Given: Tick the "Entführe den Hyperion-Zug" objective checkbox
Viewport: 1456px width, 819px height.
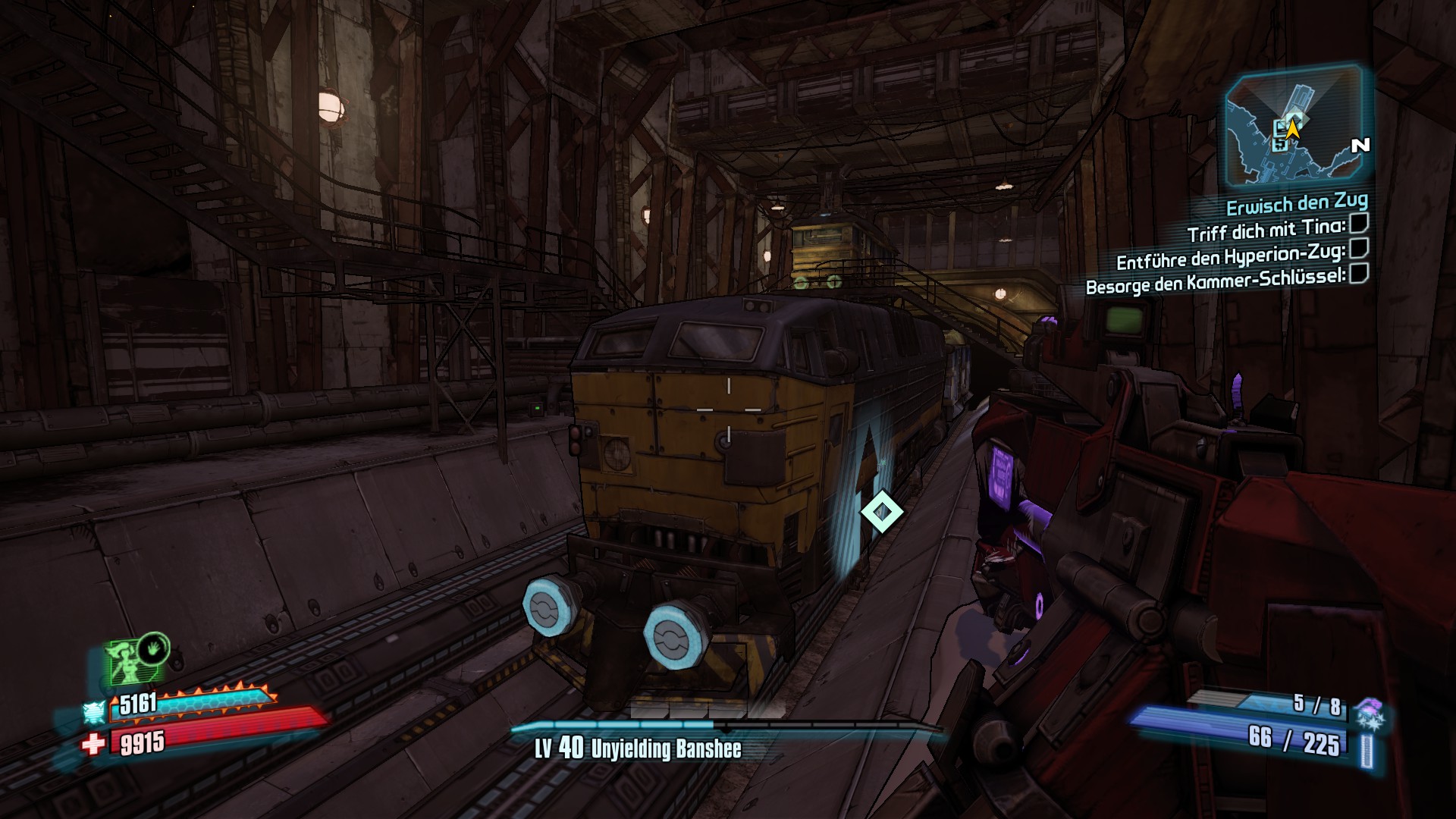Looking at the screenshot, I should point(1359,248).
